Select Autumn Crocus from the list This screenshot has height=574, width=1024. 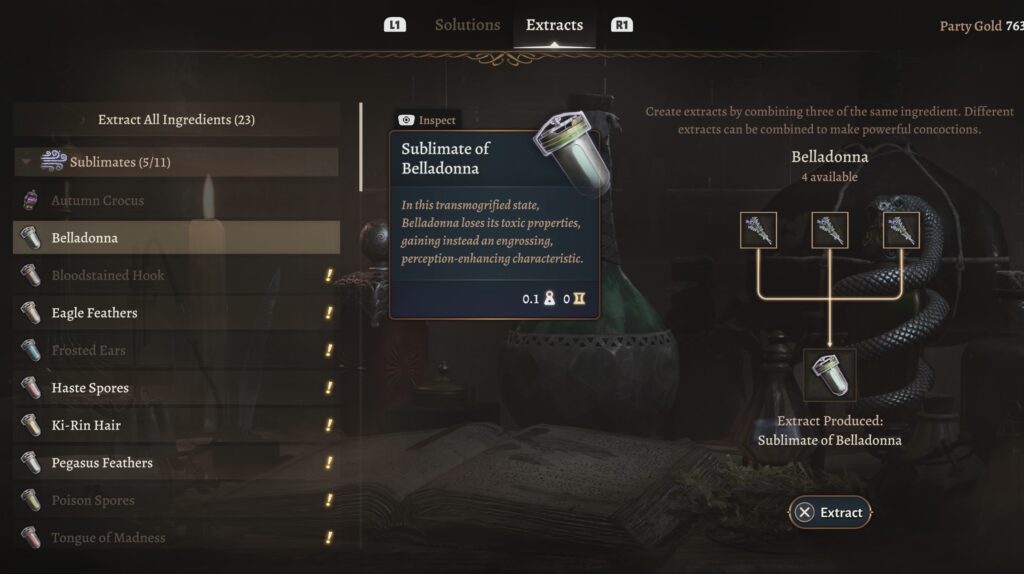(98, 201)
